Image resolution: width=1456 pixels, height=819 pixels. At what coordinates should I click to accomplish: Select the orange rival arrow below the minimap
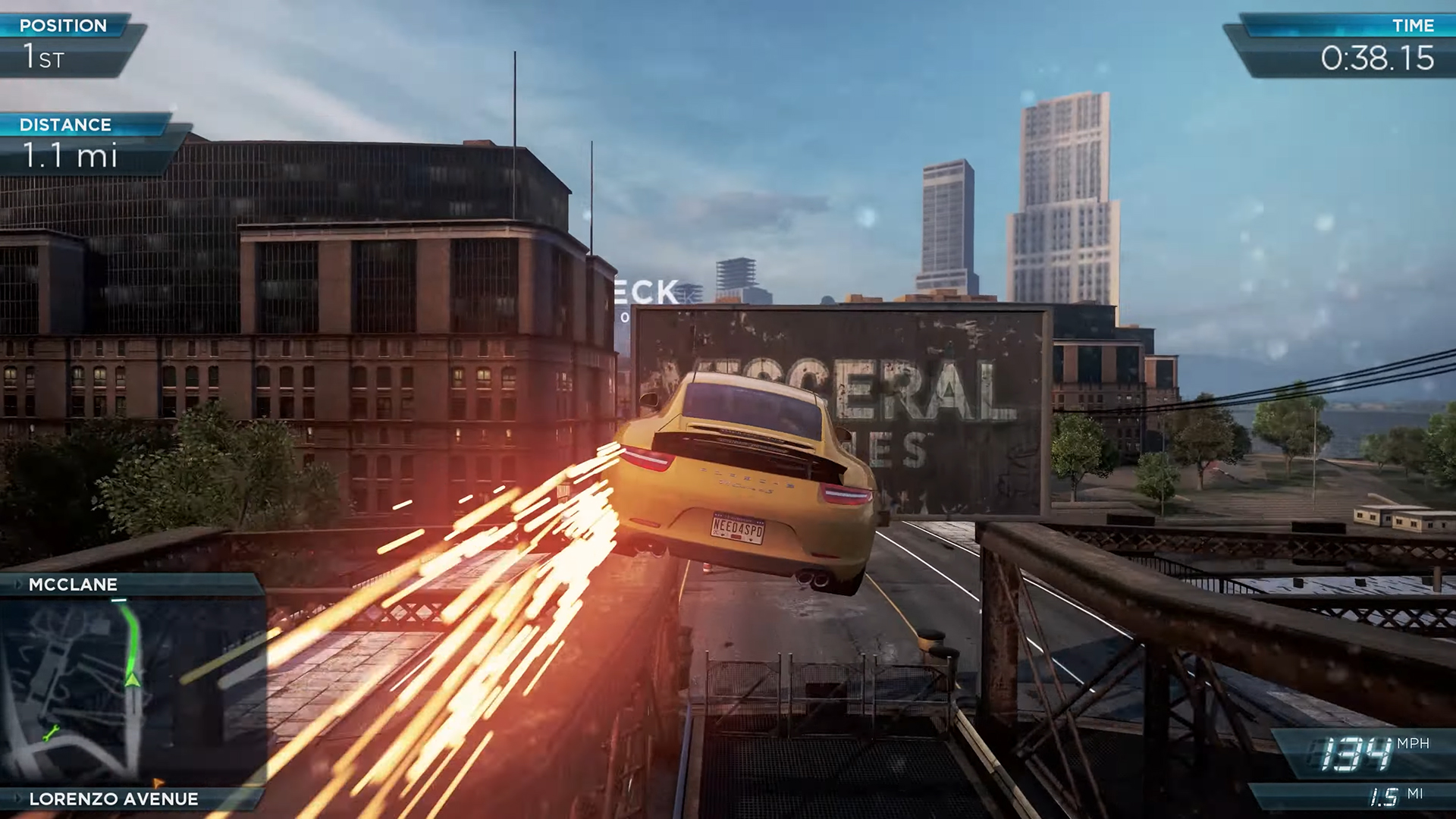158,783
